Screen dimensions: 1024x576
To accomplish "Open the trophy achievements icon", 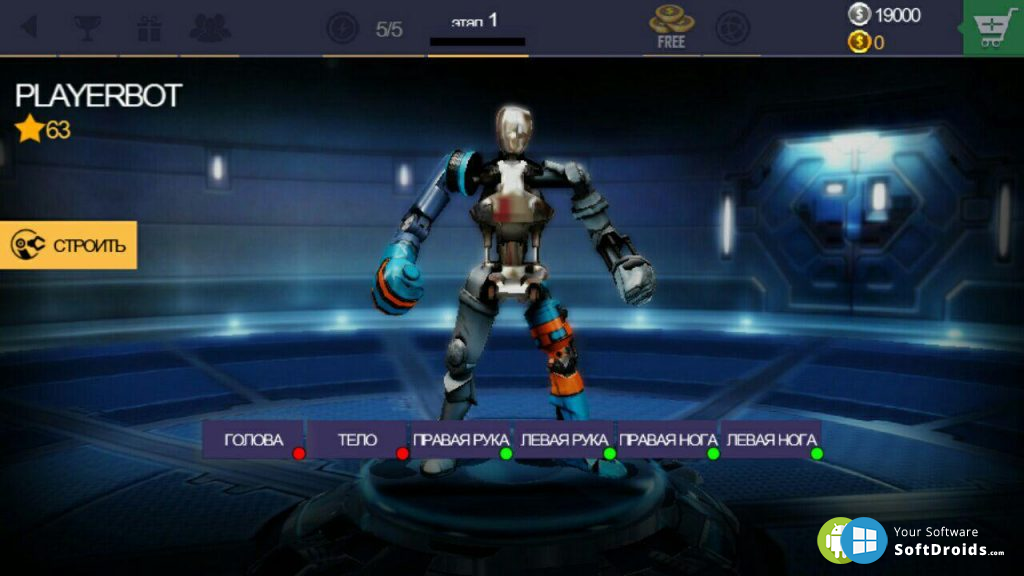I will coord(88,27).
